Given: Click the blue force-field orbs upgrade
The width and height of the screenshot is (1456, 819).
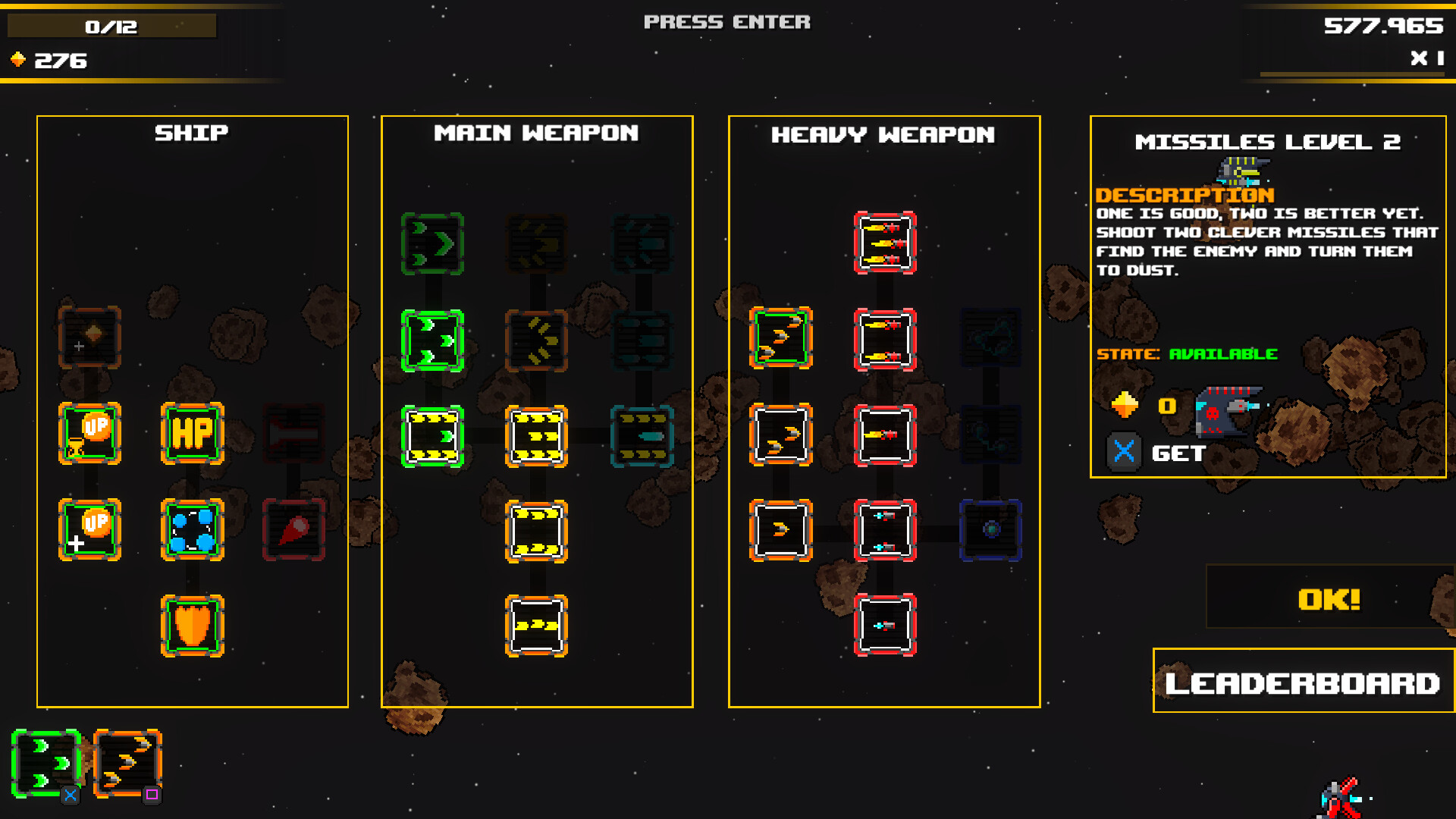Looking at the screenshot, I should (191, 531).
